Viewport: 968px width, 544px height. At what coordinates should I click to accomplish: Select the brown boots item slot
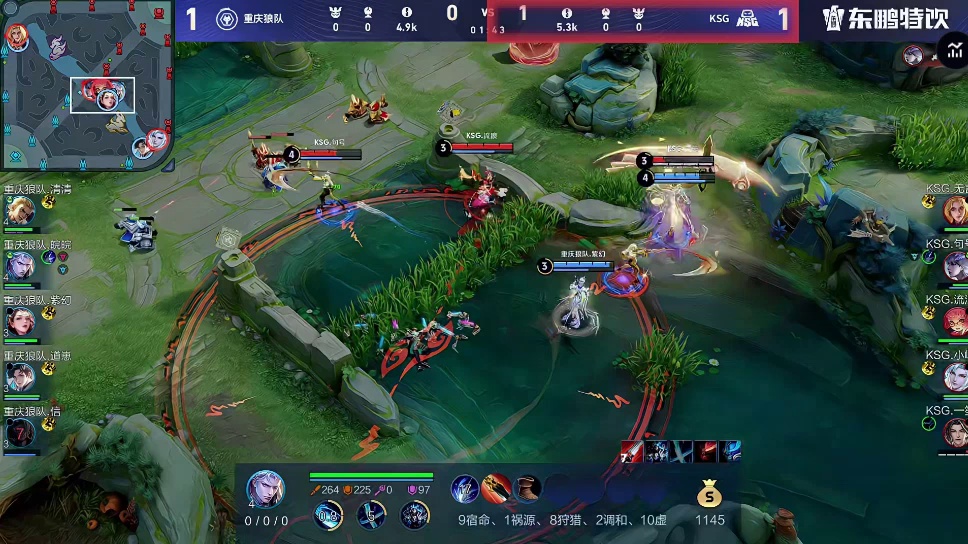(527, 489)
